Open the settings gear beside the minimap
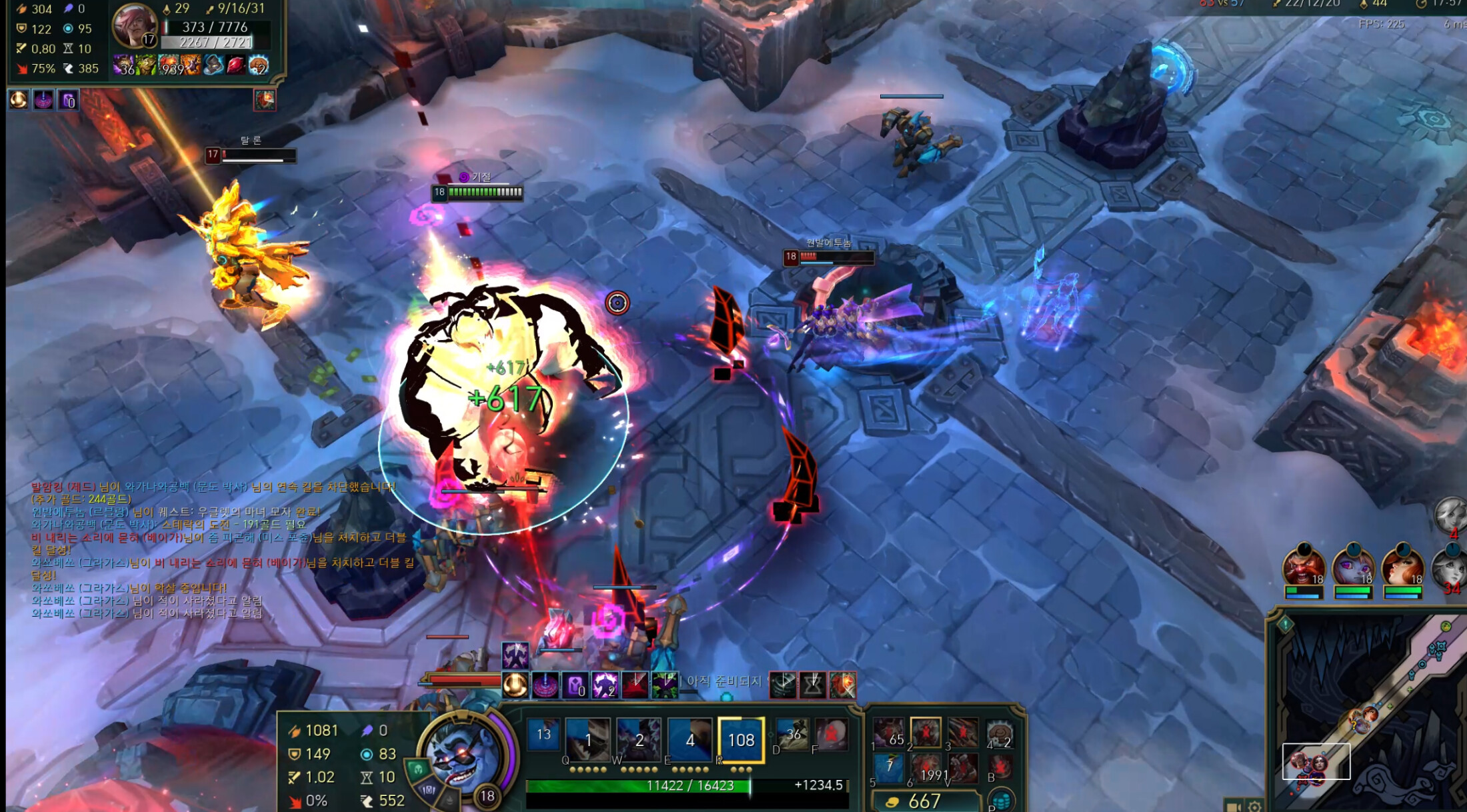The width and height of the screenshot is (1467, 812). [x=1254, y=805]
